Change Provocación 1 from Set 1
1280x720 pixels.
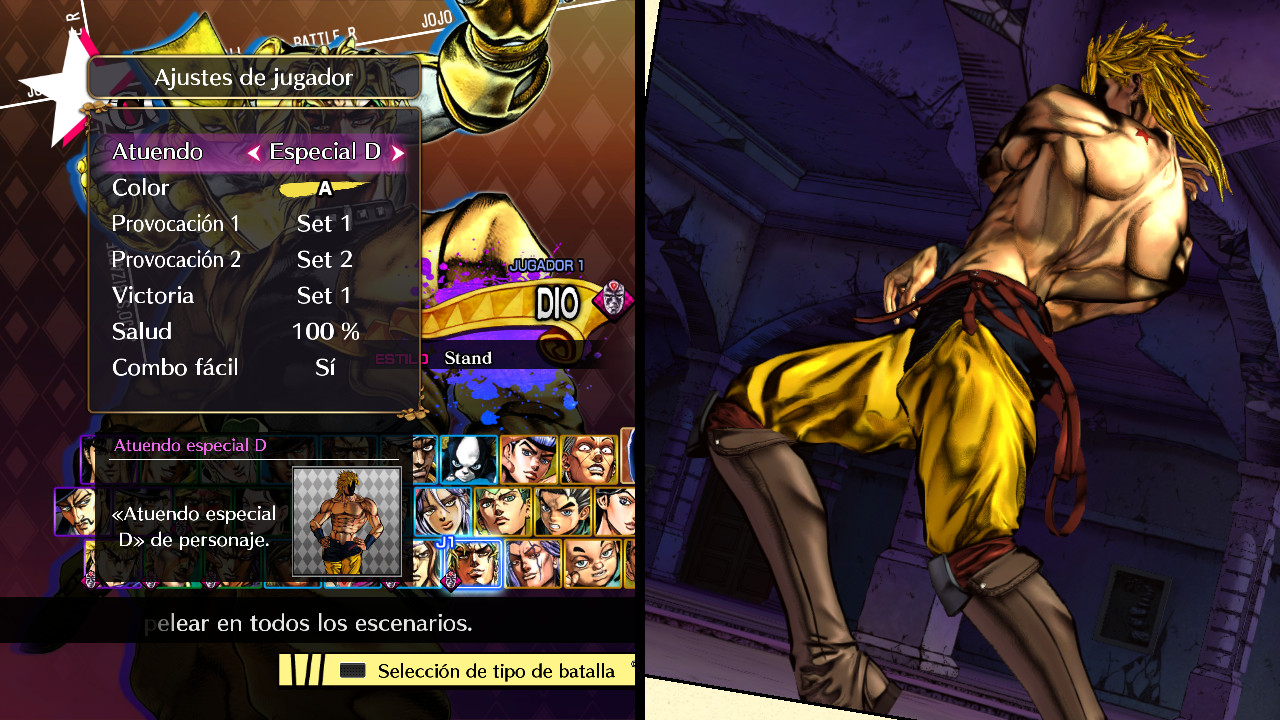point(324,223)
